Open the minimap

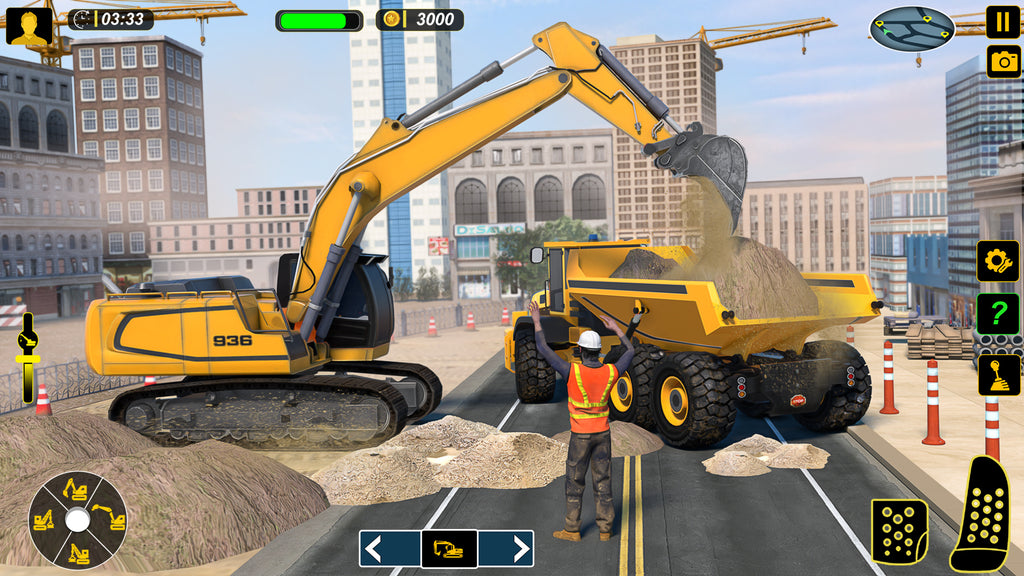(912, 28)
